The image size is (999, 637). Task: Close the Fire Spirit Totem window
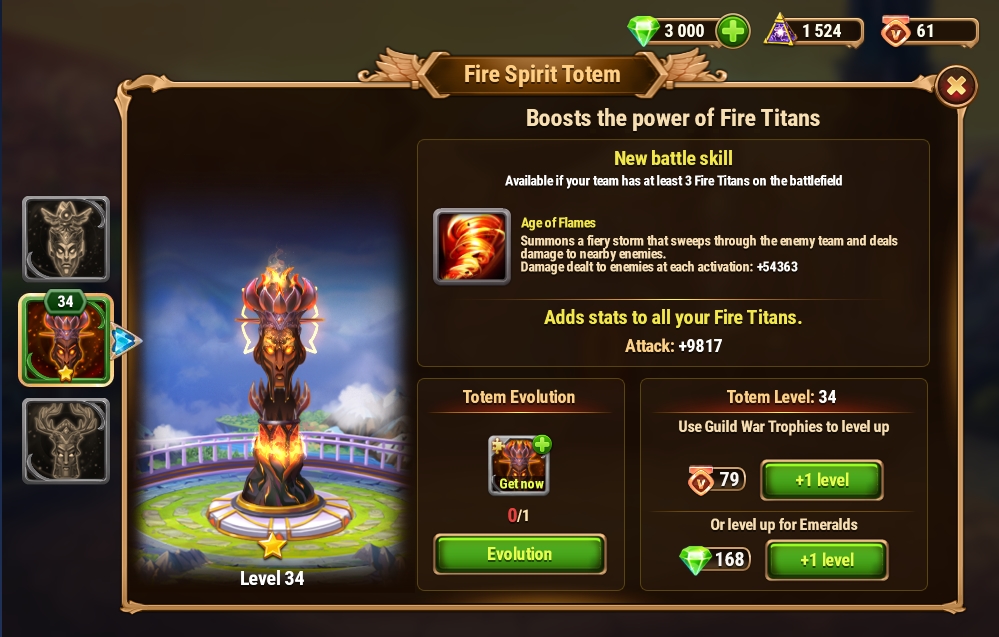956,87
